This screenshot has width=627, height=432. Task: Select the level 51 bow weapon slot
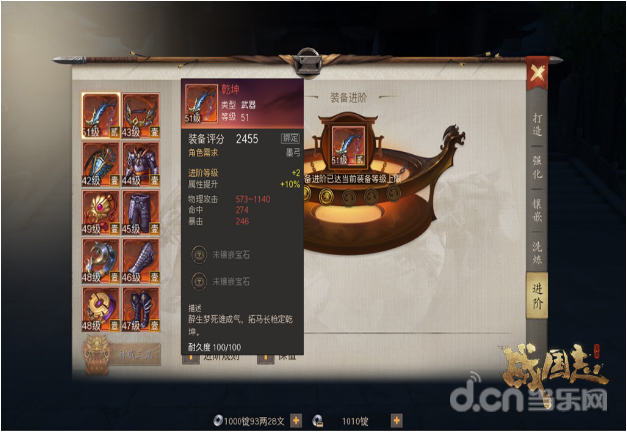tap(100, 114)
